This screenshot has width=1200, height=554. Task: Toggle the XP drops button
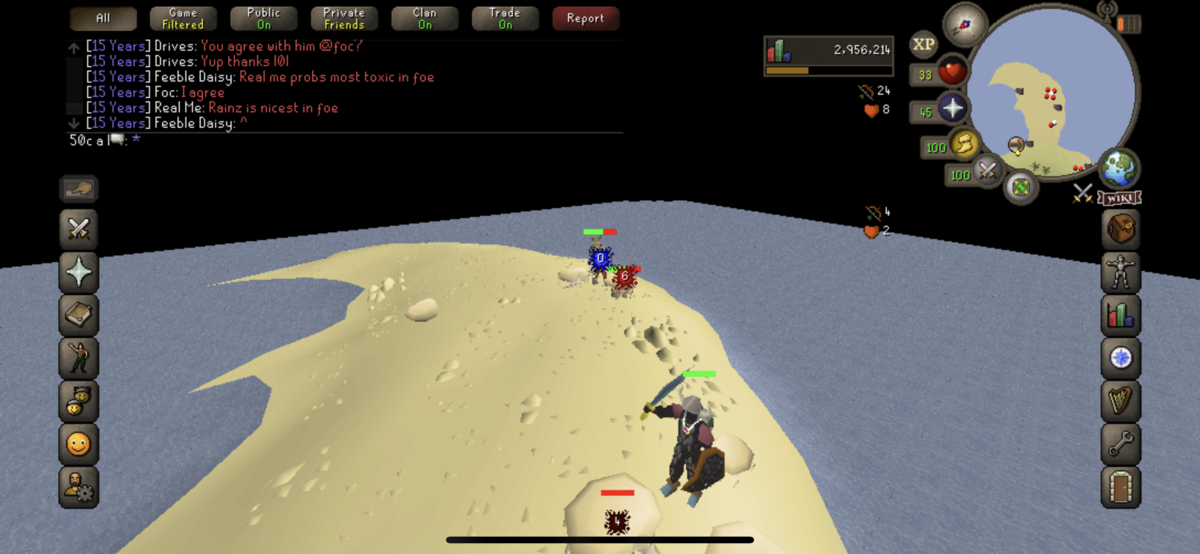[x=924, y=44]
